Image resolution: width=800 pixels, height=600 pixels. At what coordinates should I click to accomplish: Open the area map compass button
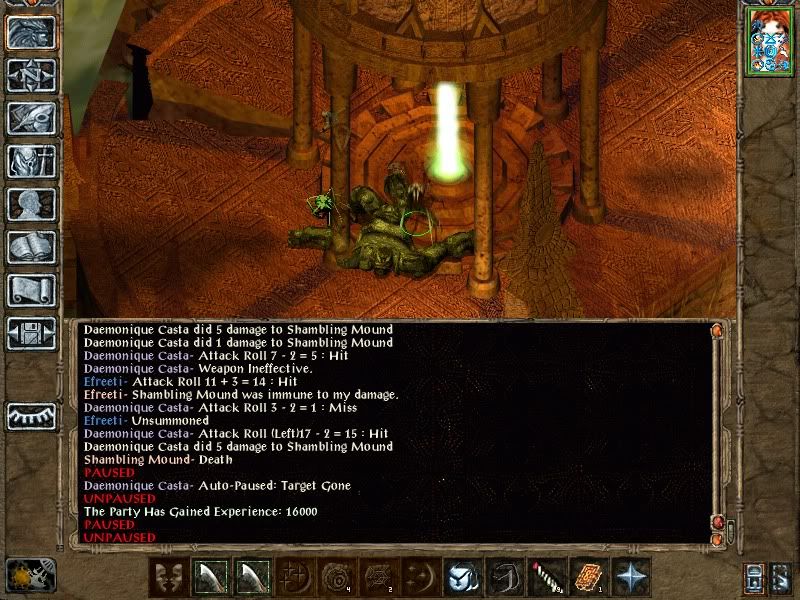pos(31,76)
